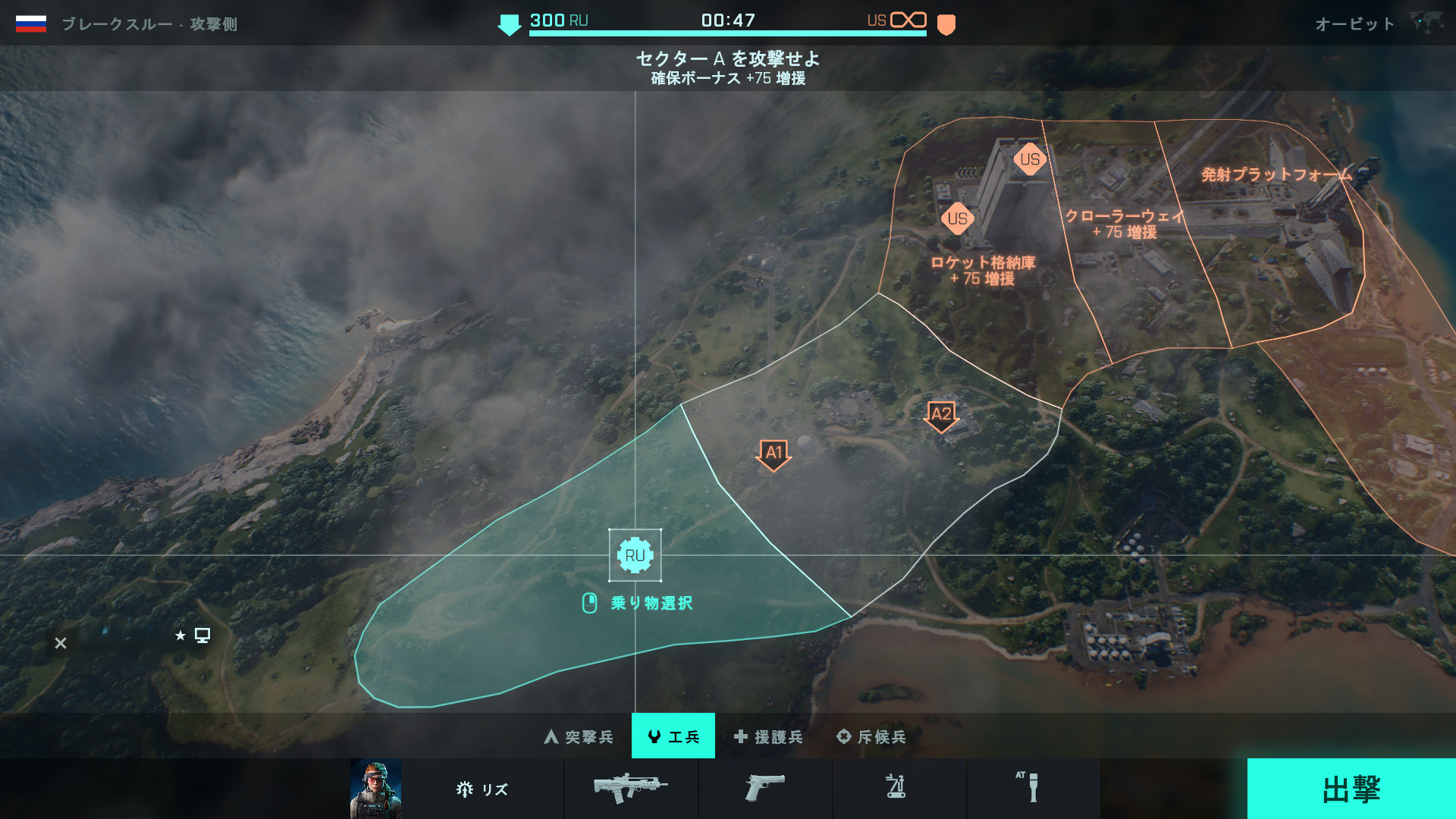Click the A2 objective marker

(941, 416)
